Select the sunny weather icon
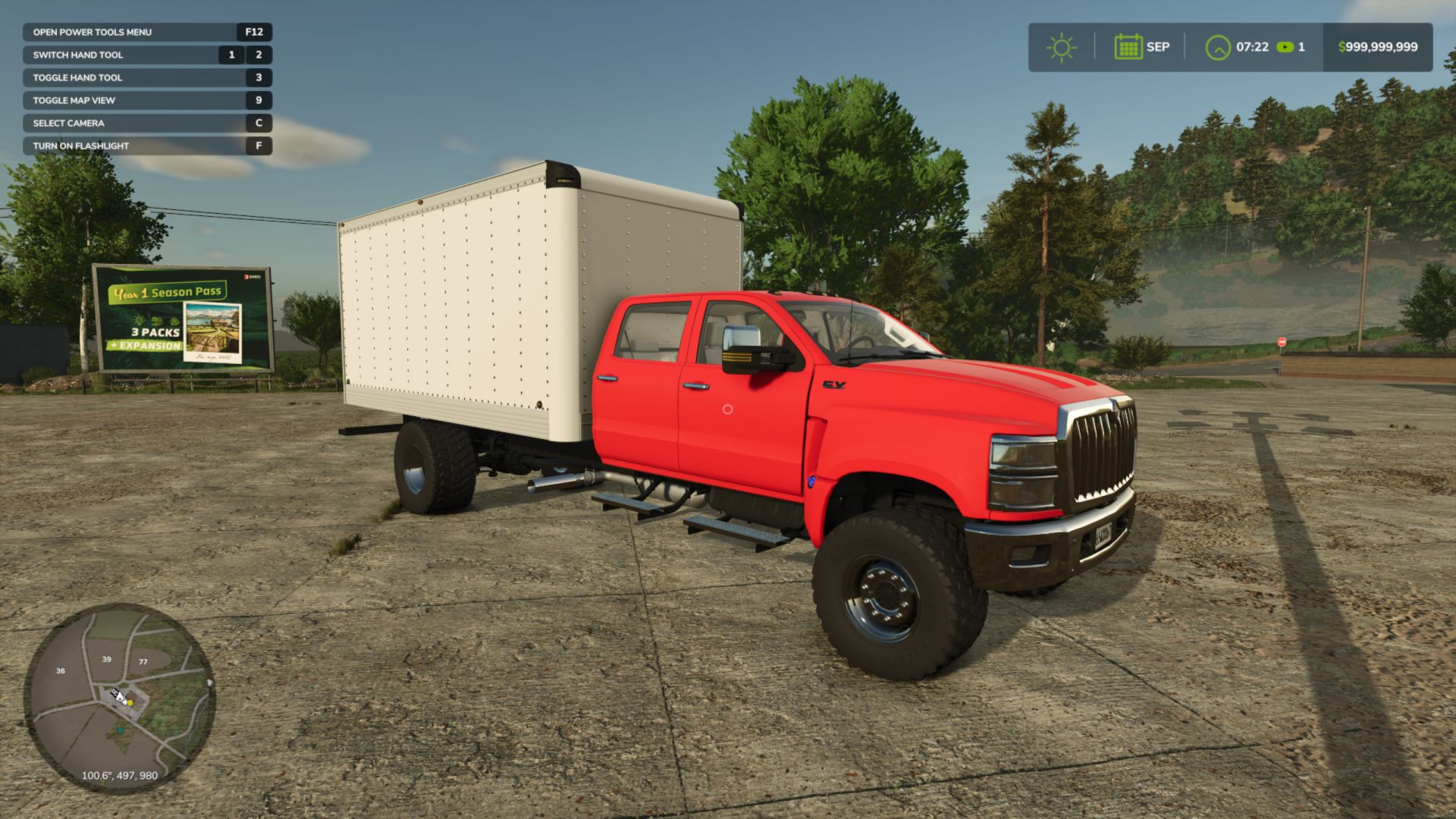 point(1061,47)
